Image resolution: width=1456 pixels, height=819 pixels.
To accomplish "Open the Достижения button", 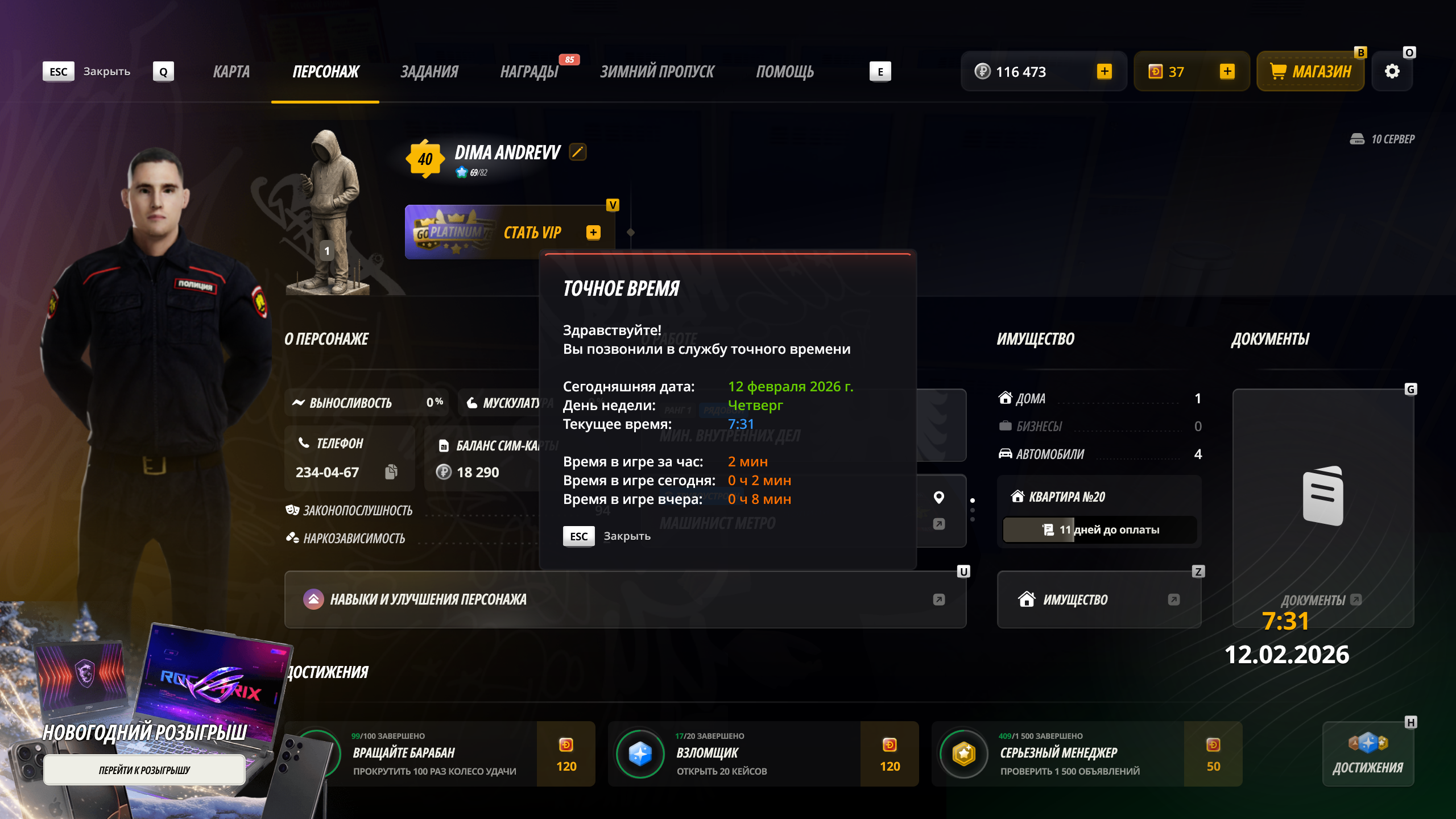I will coord(1368,754).
